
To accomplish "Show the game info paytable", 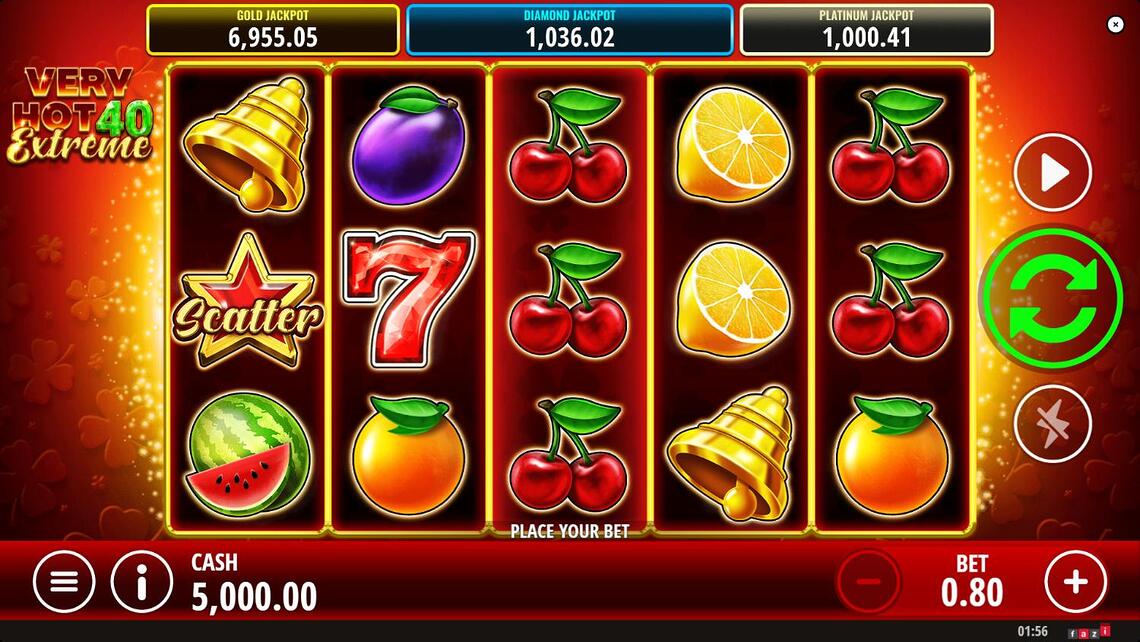I will pyautogui.click(x=141, y=581).
